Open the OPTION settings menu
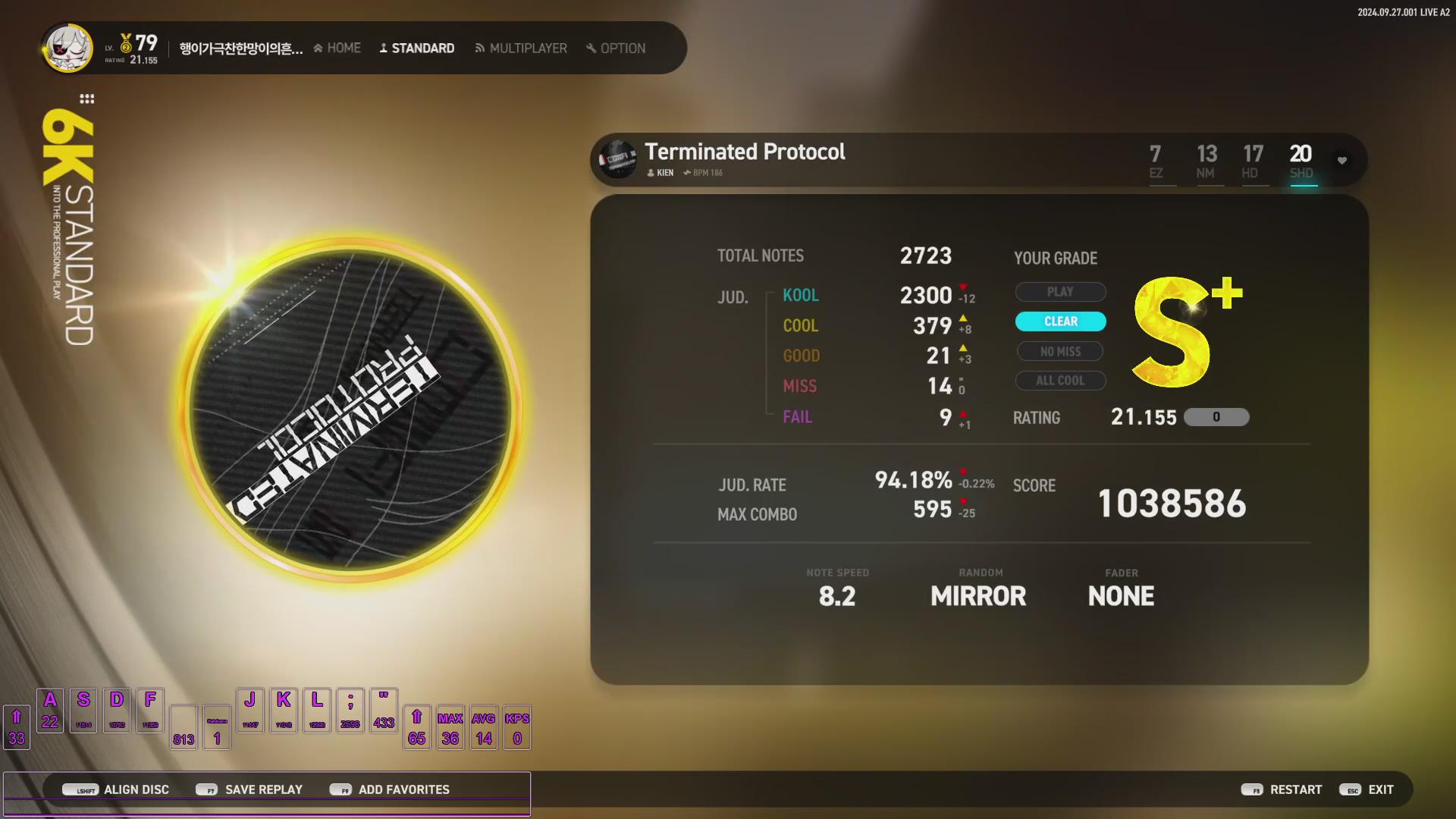This screenshot has width=1456, height=819. click(x=616, y=48)
